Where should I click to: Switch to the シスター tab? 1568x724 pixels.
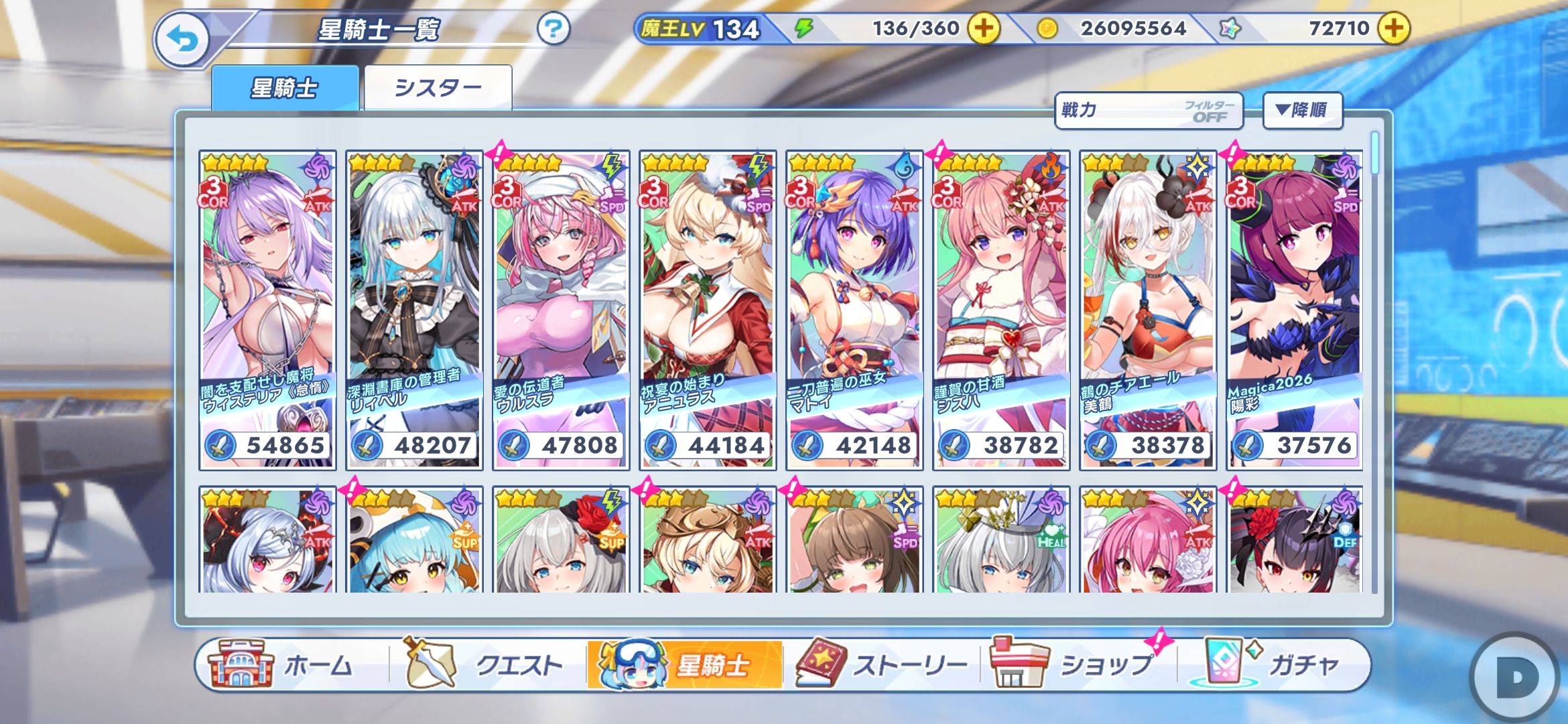click(438, 87)
